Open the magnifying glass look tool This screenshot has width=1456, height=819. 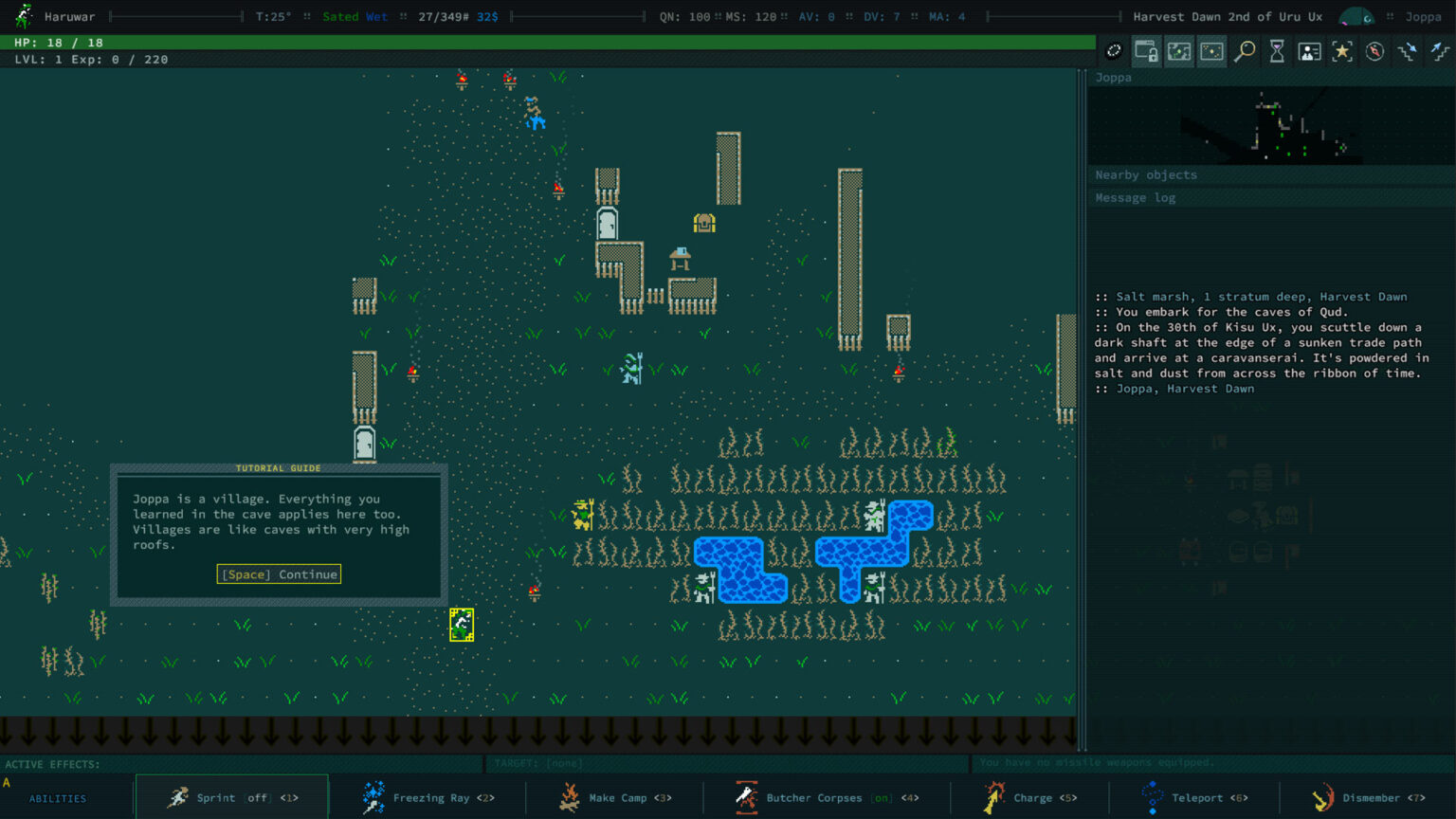(x=1245, y=52)
